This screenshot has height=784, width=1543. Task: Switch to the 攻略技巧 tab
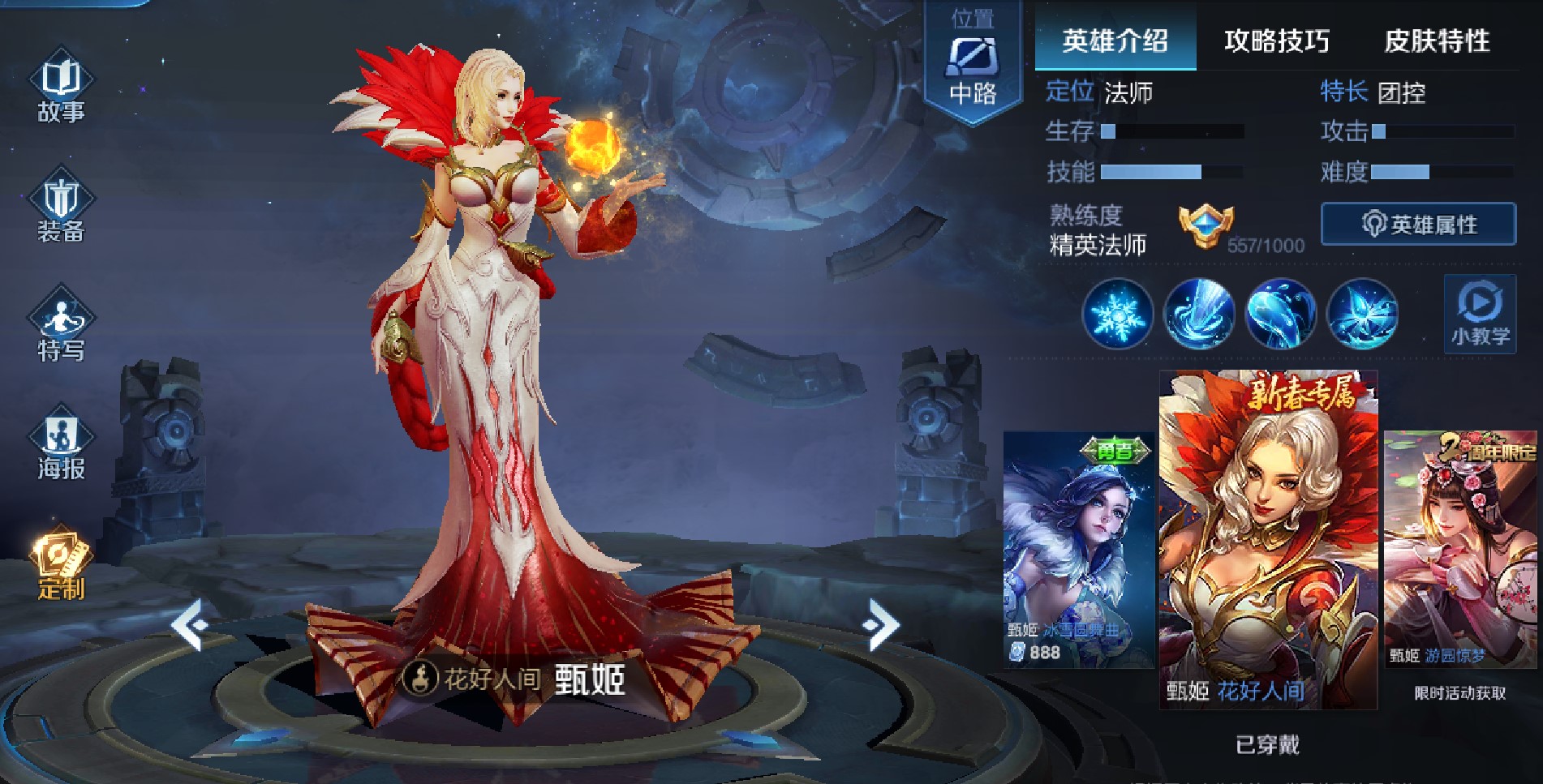pos(1276,41)
